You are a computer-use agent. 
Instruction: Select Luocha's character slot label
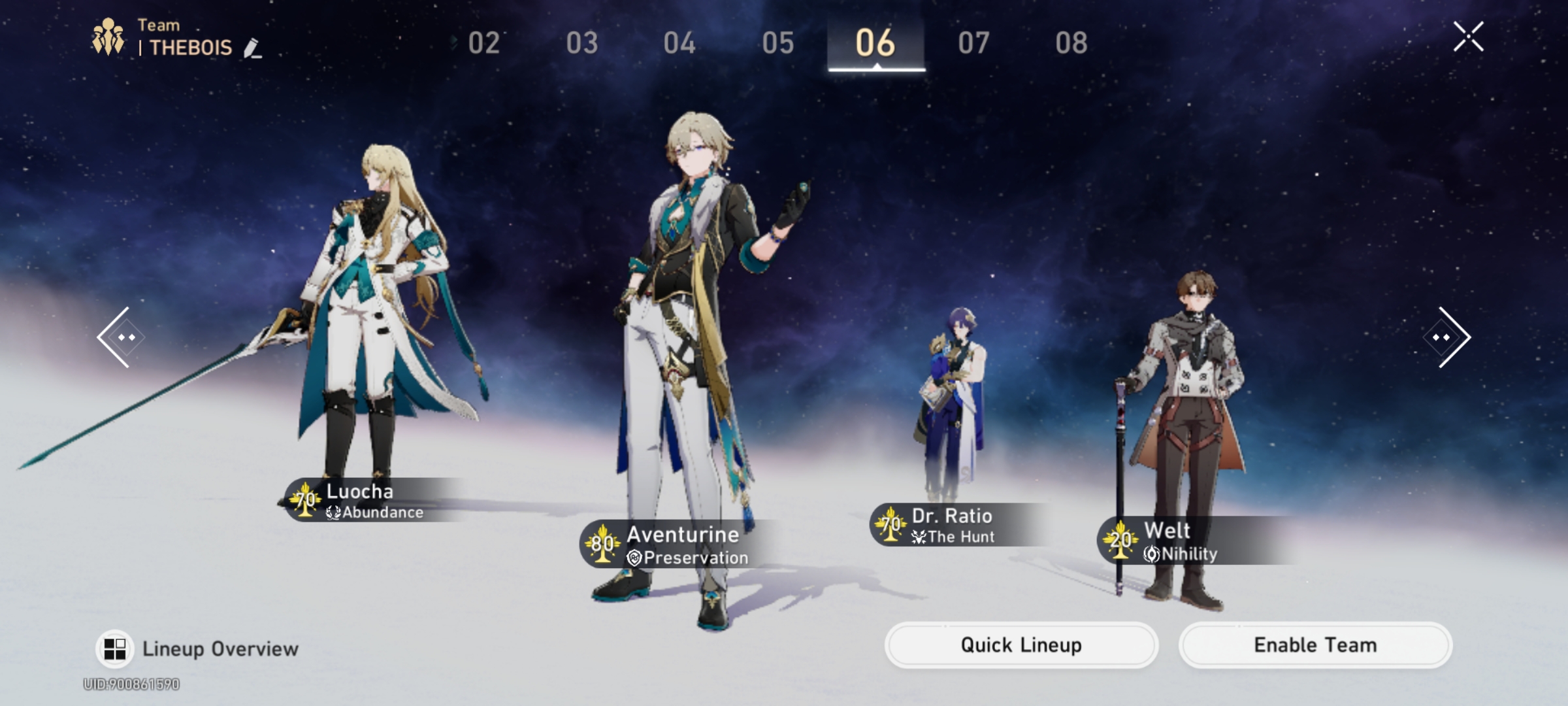click(x=366, y=501)
